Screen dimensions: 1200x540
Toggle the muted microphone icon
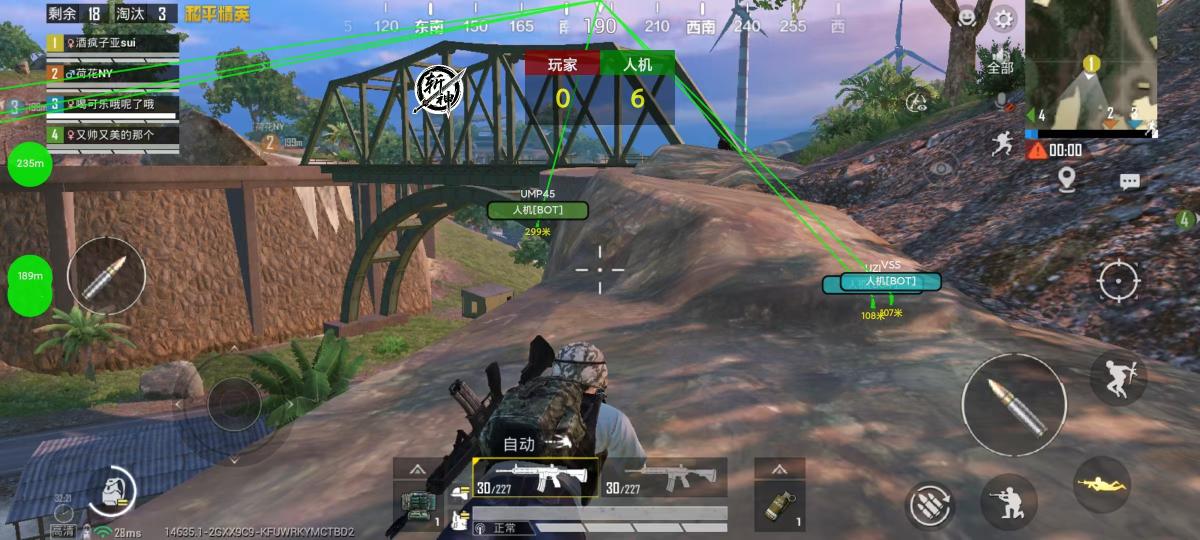pyautogui.click(x=1002, y=101)
